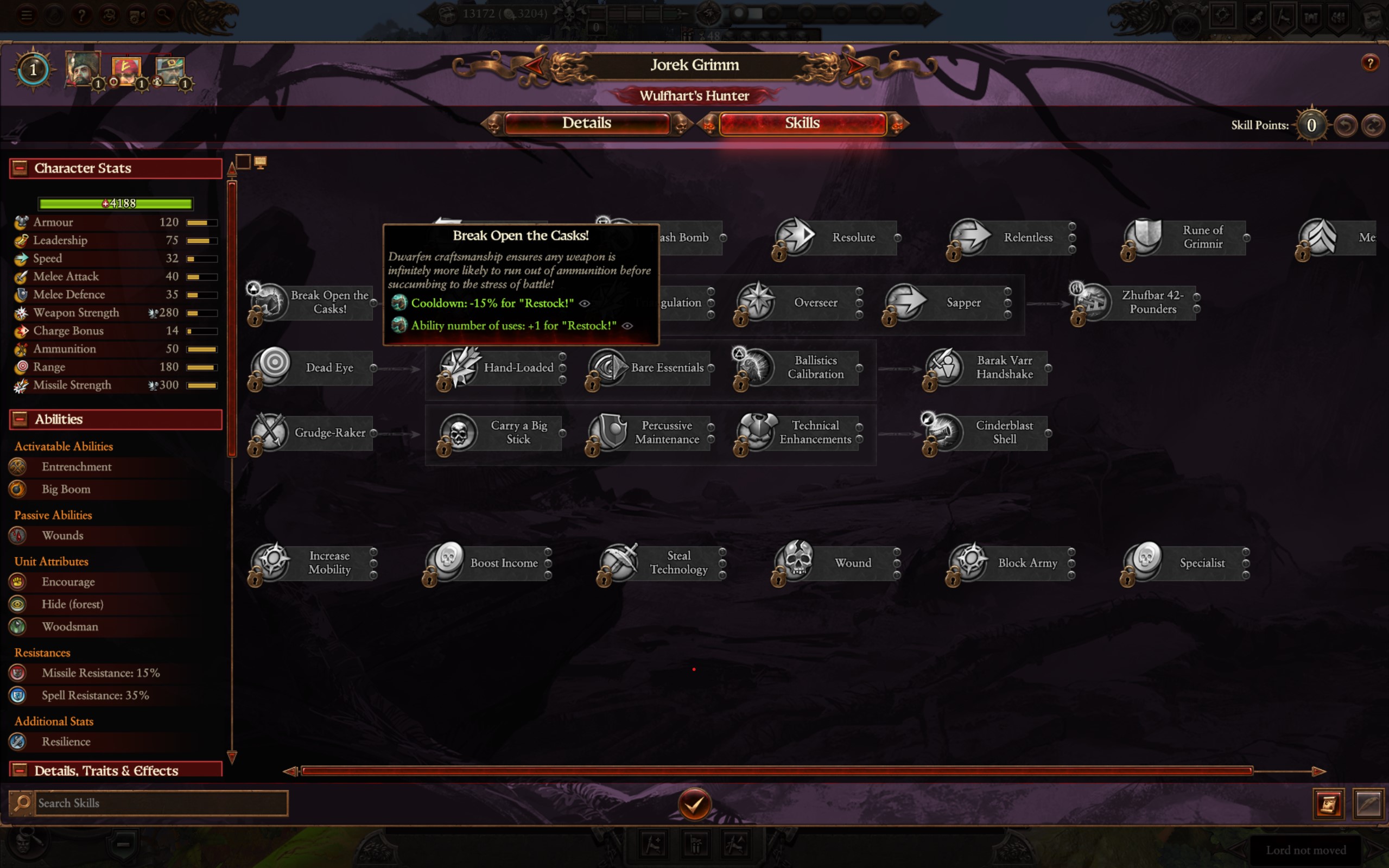Click the Skills tab
1389x868 pixels.
[x=802, y=123]
